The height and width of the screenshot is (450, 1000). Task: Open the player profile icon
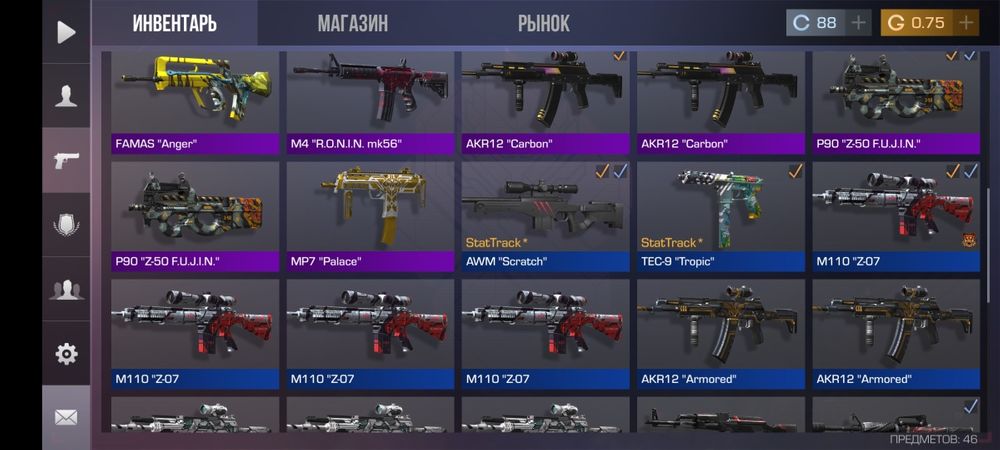(x=66, y=96)
